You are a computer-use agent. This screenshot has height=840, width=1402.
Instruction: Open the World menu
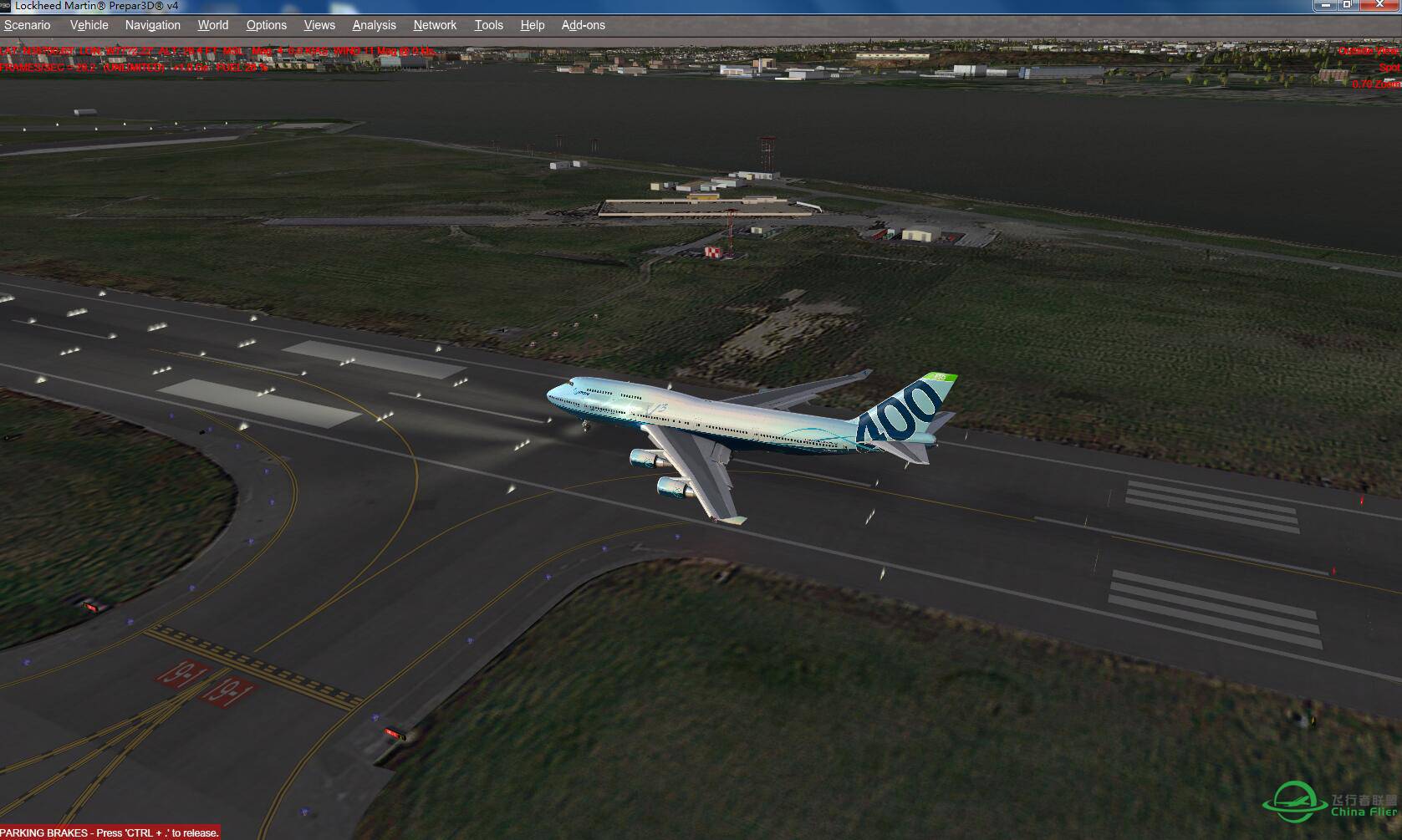212,25
